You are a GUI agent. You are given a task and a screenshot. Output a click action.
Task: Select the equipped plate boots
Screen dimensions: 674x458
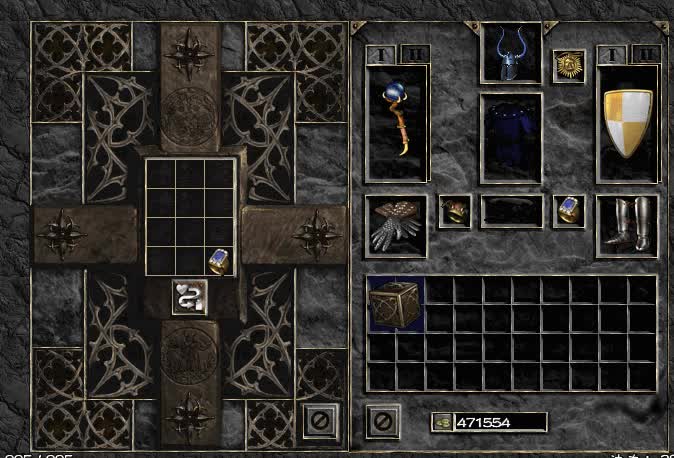(628, 225)
